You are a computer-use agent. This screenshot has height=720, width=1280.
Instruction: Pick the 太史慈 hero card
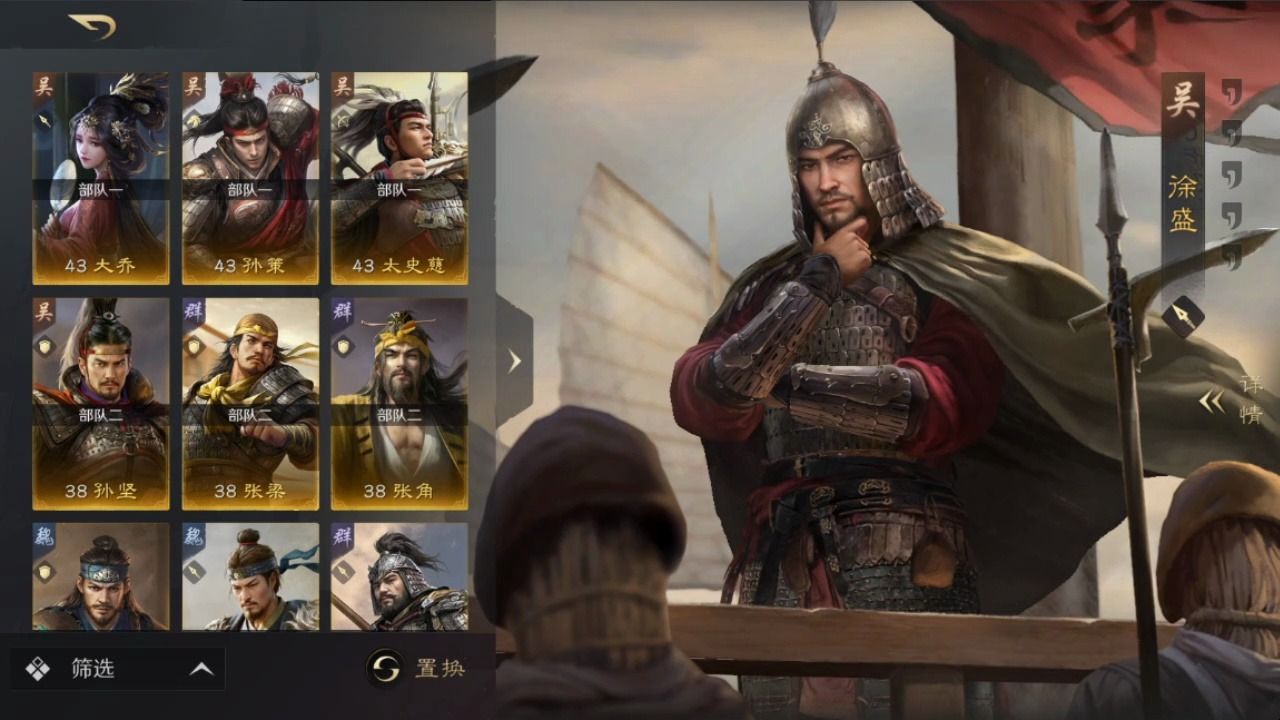[x=399, y=178]
